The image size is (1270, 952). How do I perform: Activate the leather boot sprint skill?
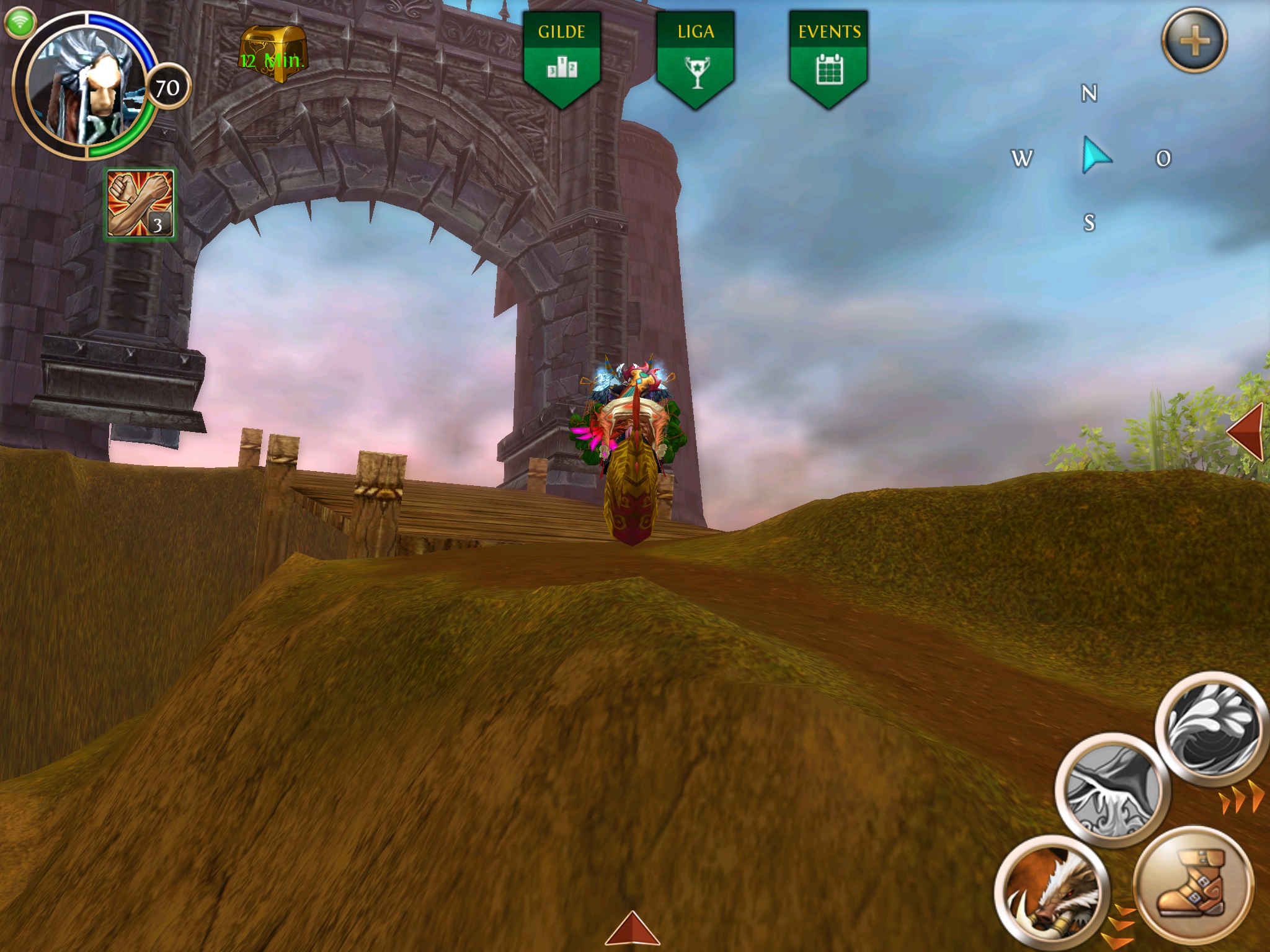click(x=1192, y=883)
